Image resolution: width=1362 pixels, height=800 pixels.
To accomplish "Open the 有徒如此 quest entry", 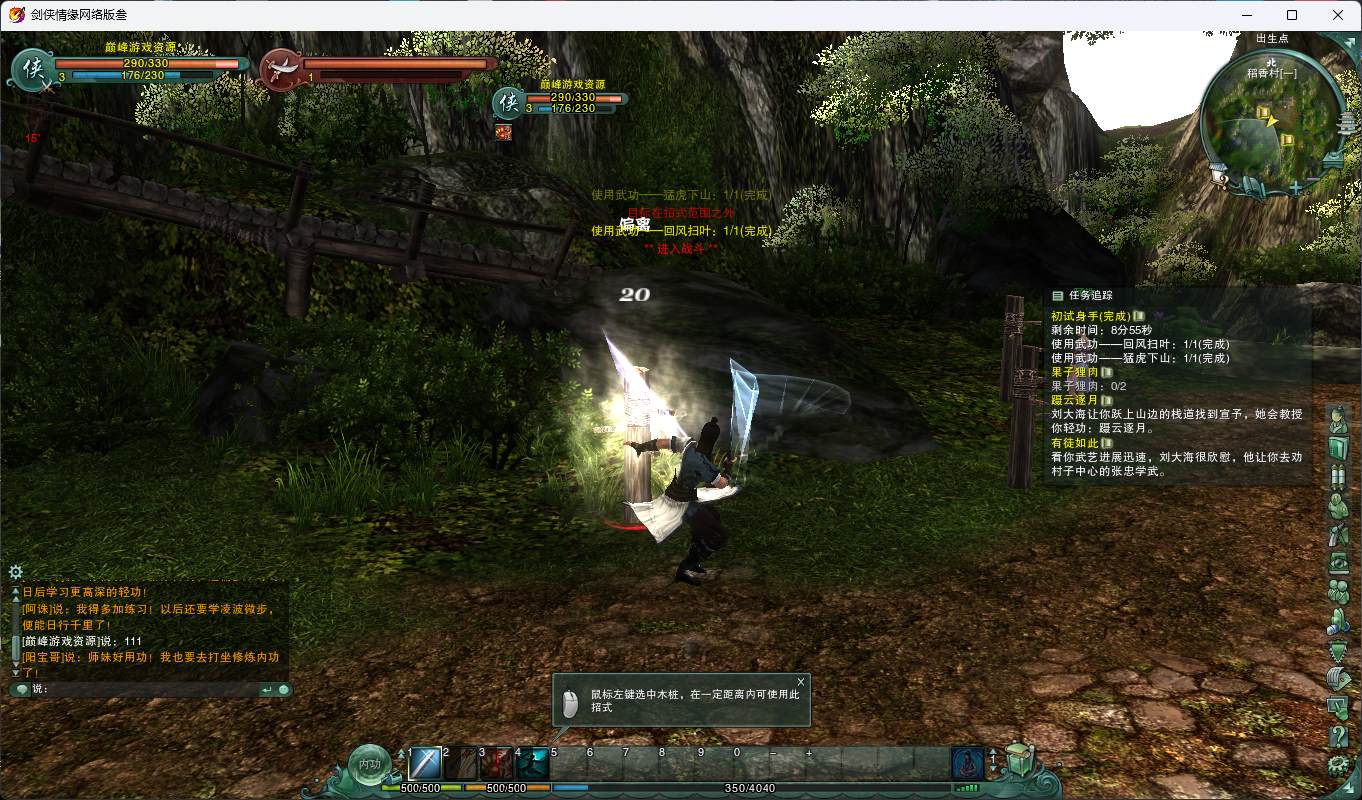I will (1074, 443).
